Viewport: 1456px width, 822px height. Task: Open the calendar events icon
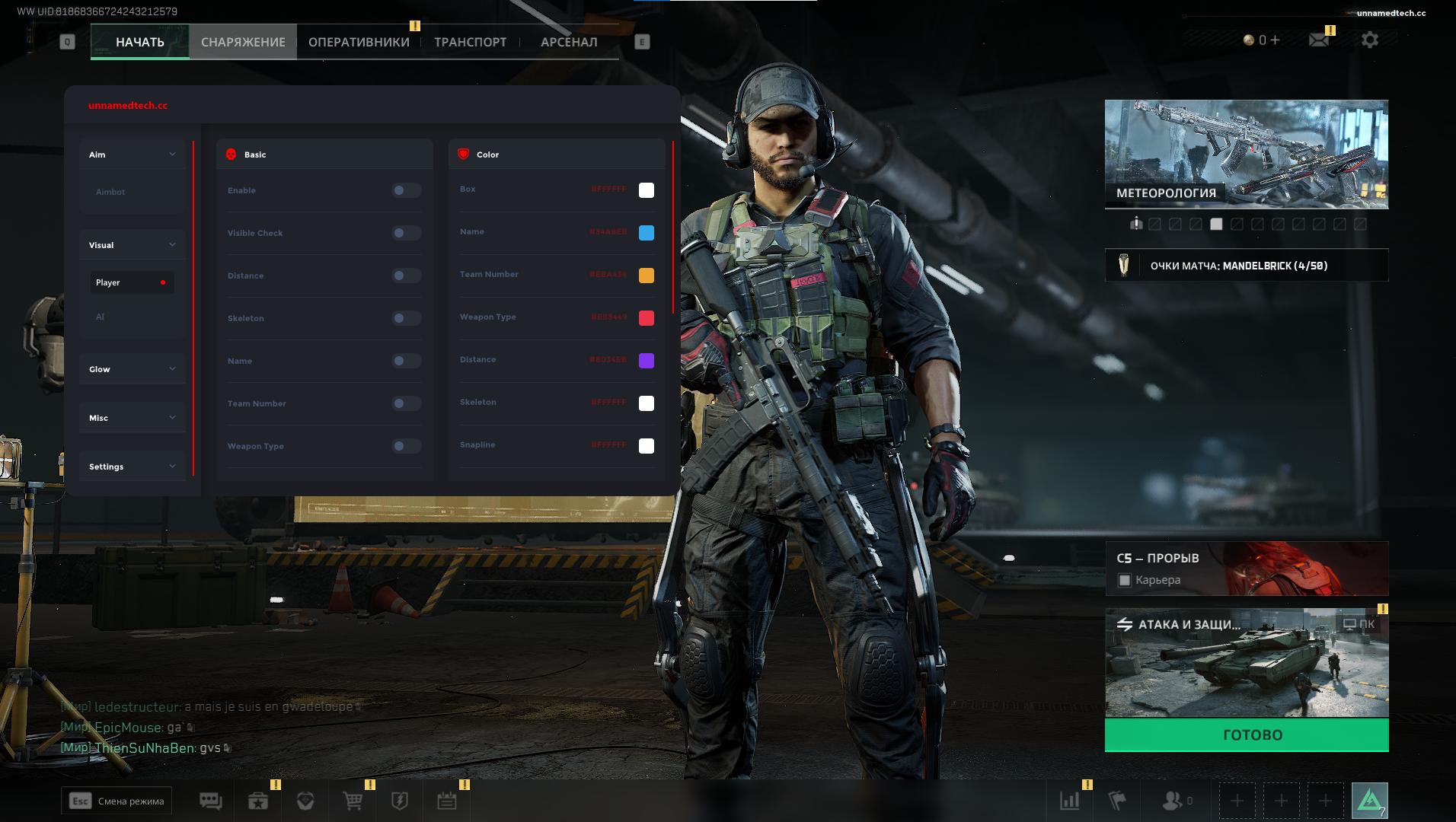447,801
